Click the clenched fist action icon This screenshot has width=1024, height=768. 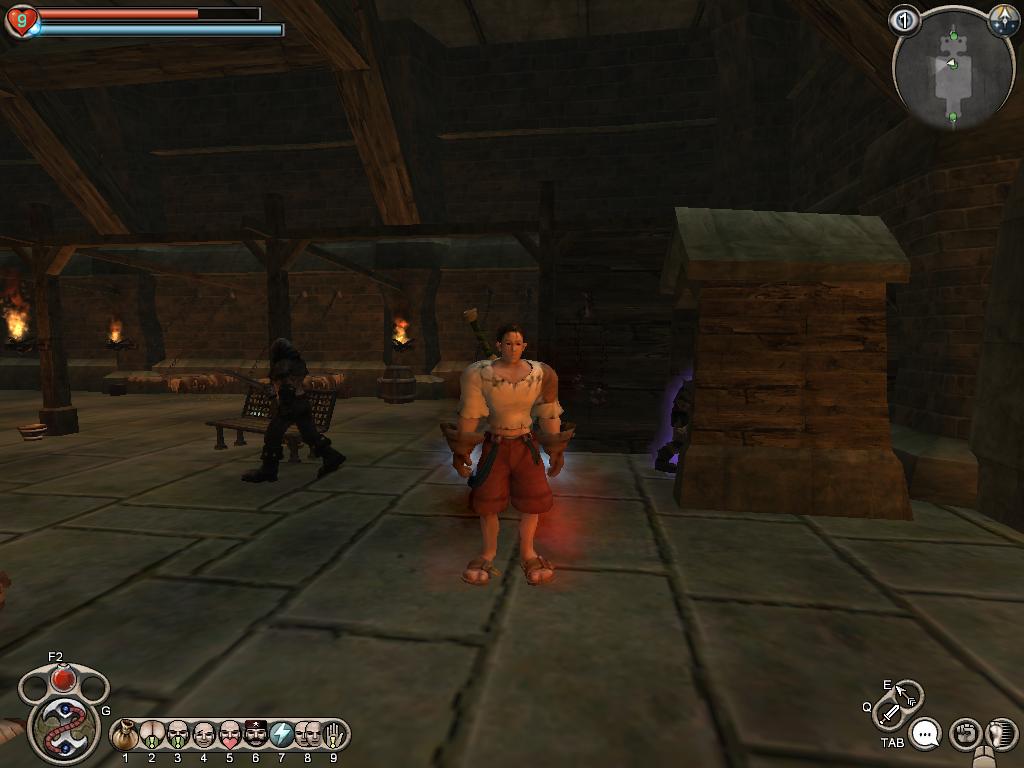tap(964, 735)
